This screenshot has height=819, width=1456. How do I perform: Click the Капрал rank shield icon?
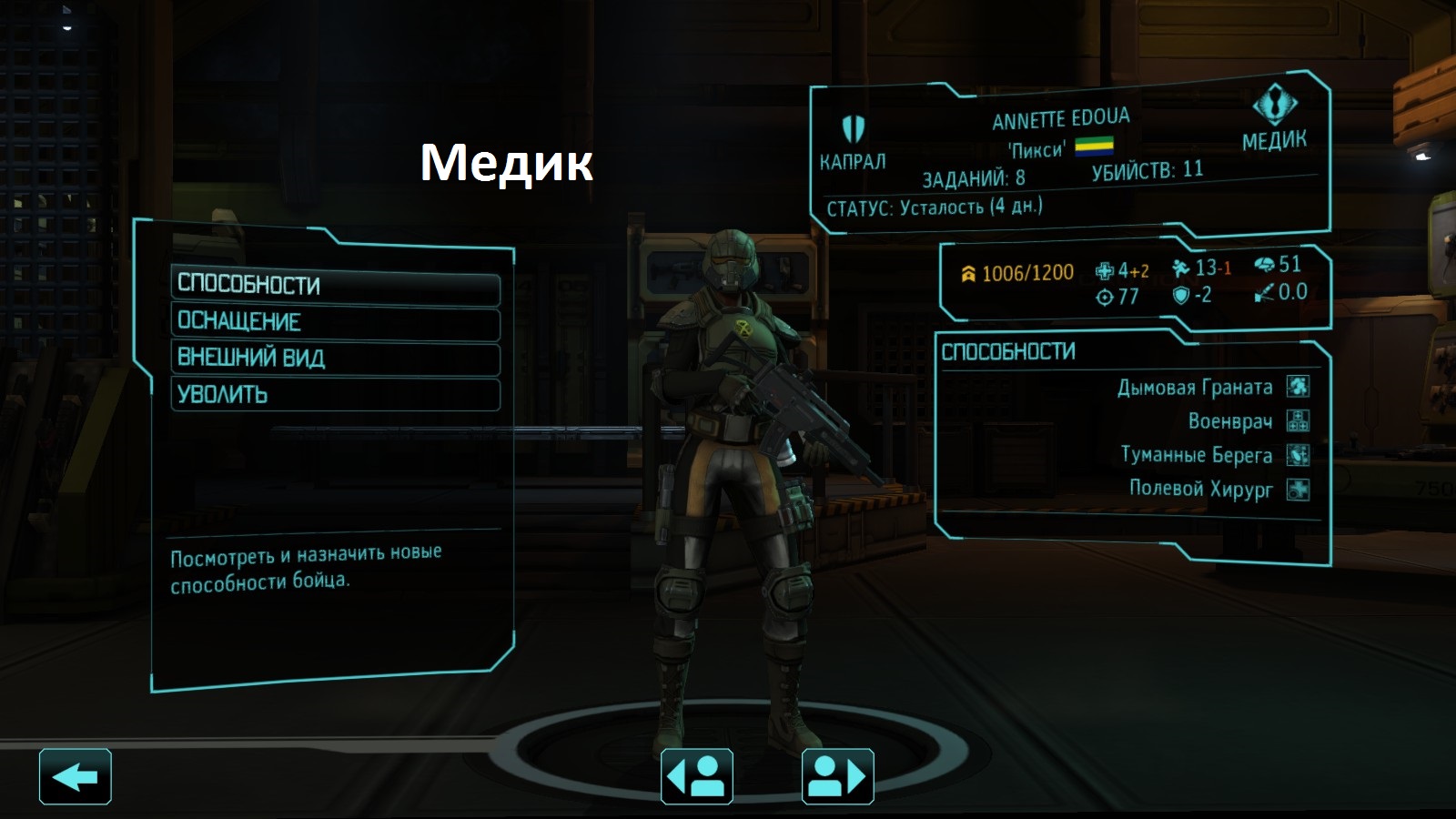coord(853,128)
